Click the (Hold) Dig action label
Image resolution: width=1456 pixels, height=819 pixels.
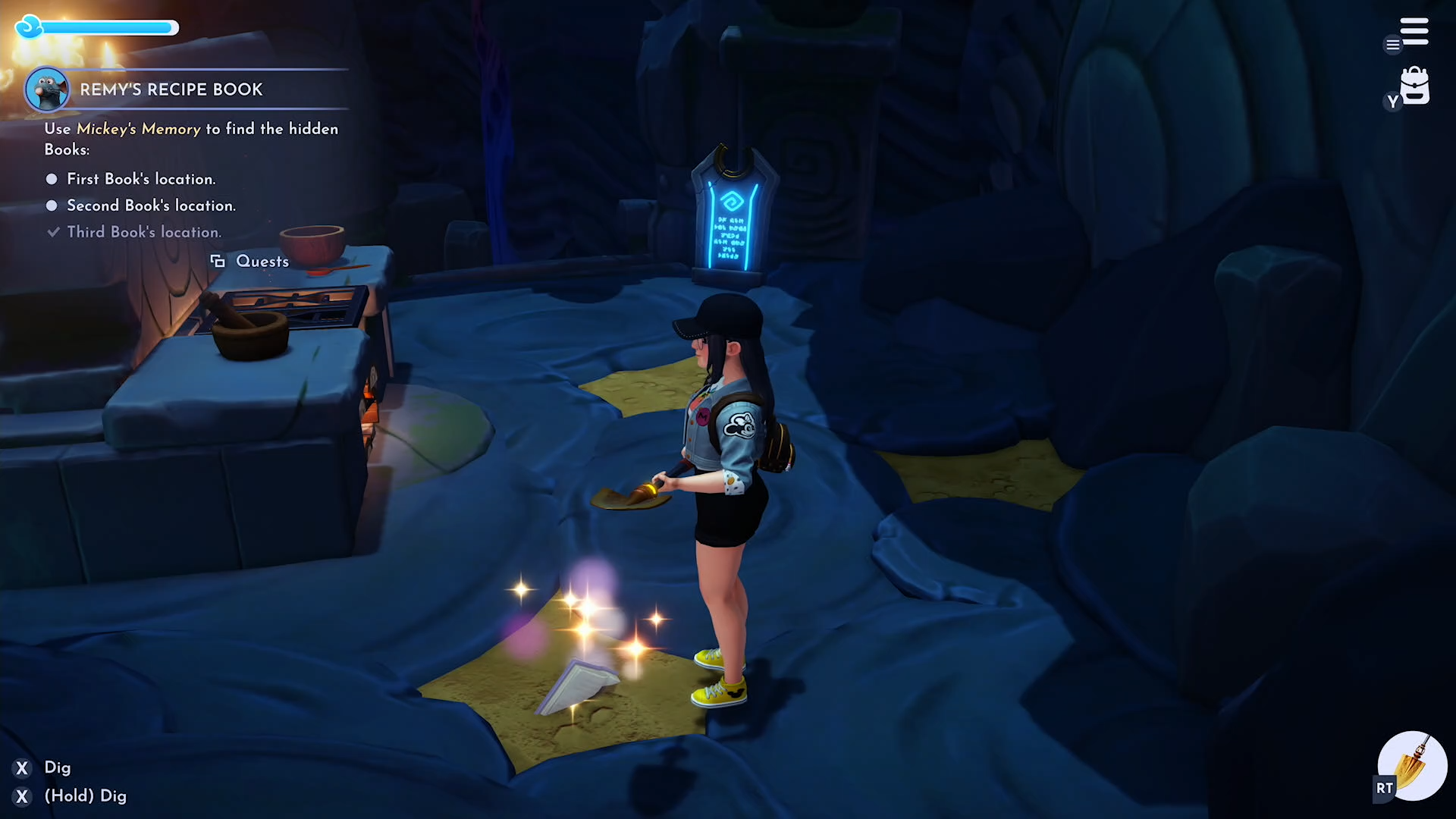pyautogui.click(x=86, y=795)
